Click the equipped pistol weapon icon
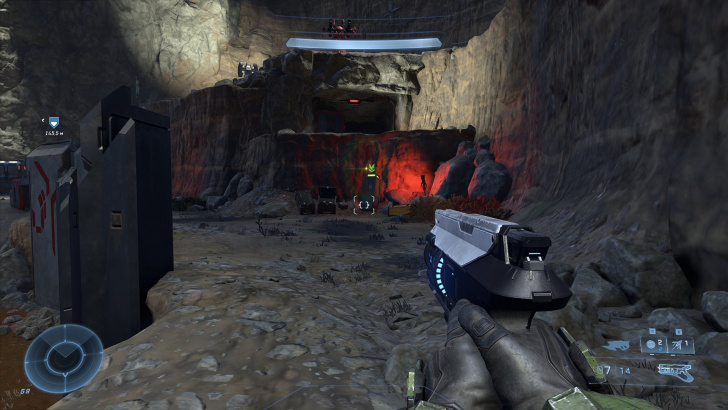 pos(675,371)
